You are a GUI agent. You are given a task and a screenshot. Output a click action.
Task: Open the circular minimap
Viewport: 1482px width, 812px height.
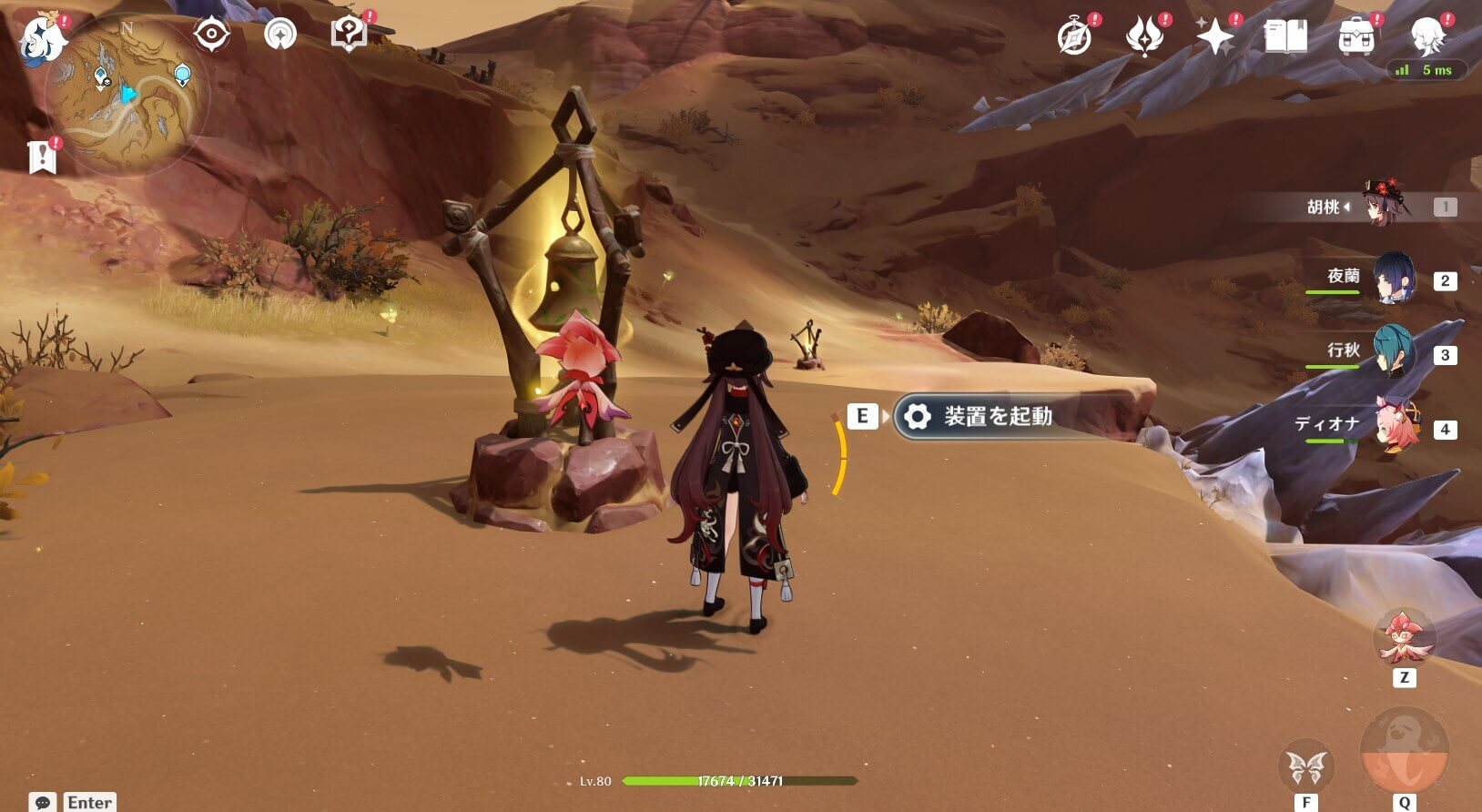(x=127, y=94)
